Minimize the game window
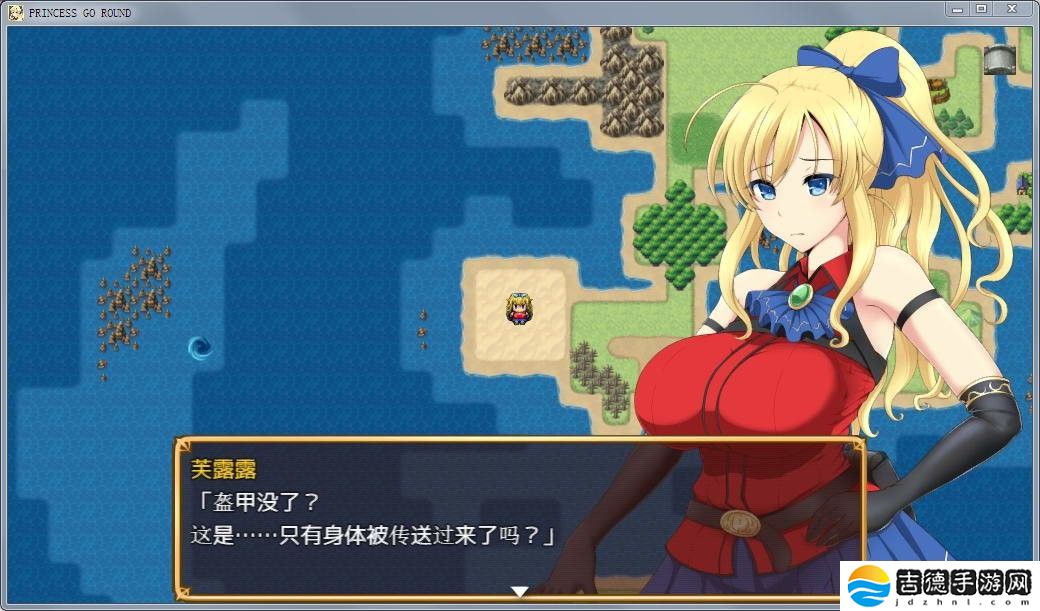Viewport: 1040px width, 611px height. tap(959, 9)
